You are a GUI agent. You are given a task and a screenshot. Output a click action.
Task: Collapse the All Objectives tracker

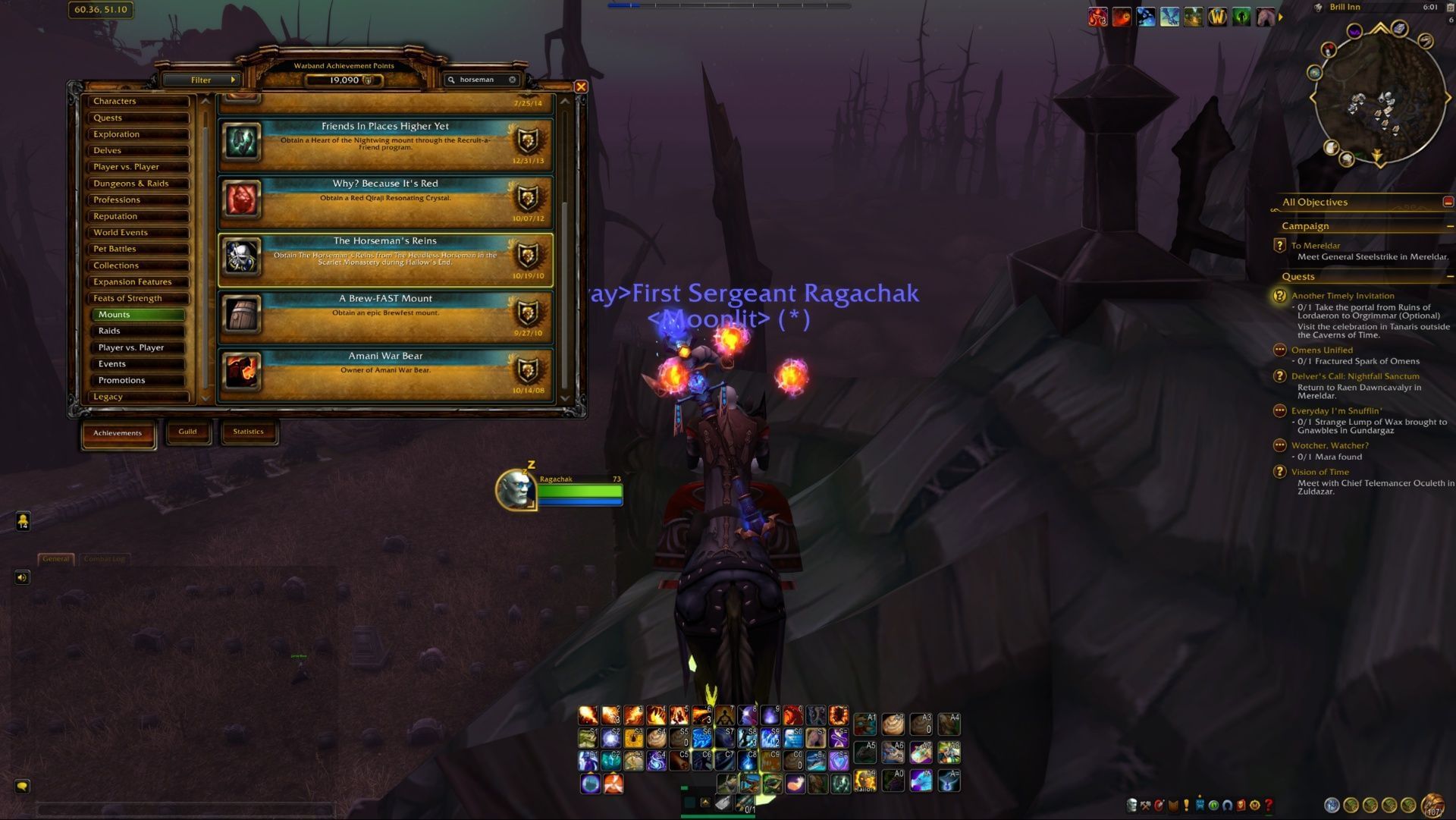tap(1447, 203)
